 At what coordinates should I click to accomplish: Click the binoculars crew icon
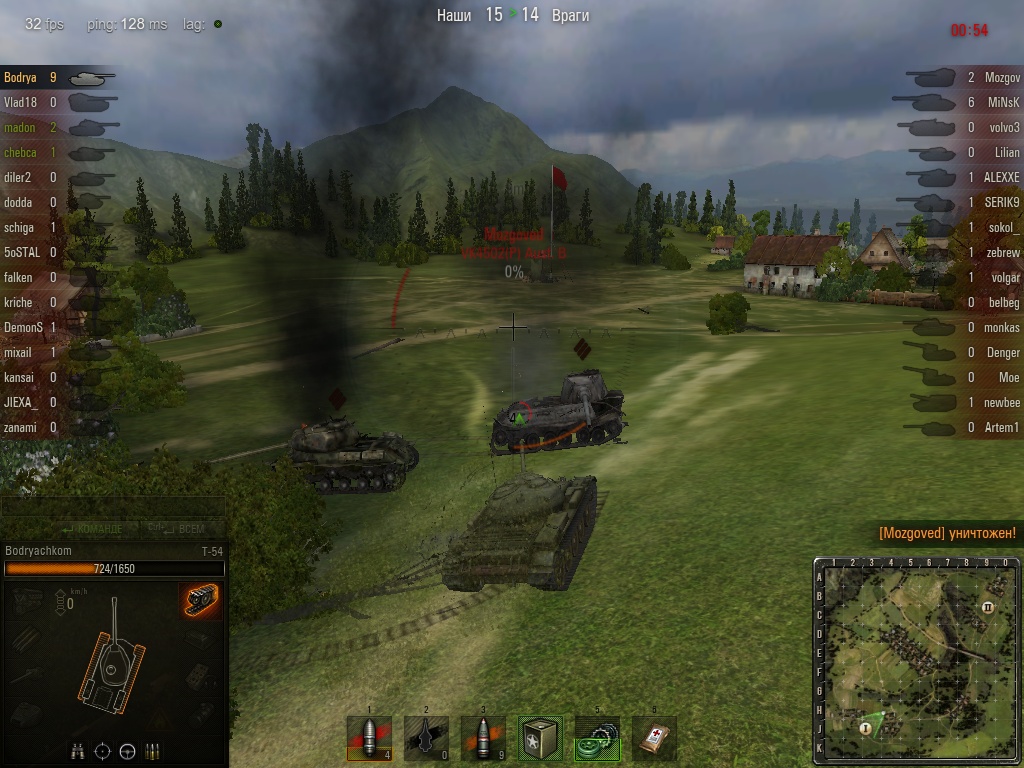click(77, 751)
